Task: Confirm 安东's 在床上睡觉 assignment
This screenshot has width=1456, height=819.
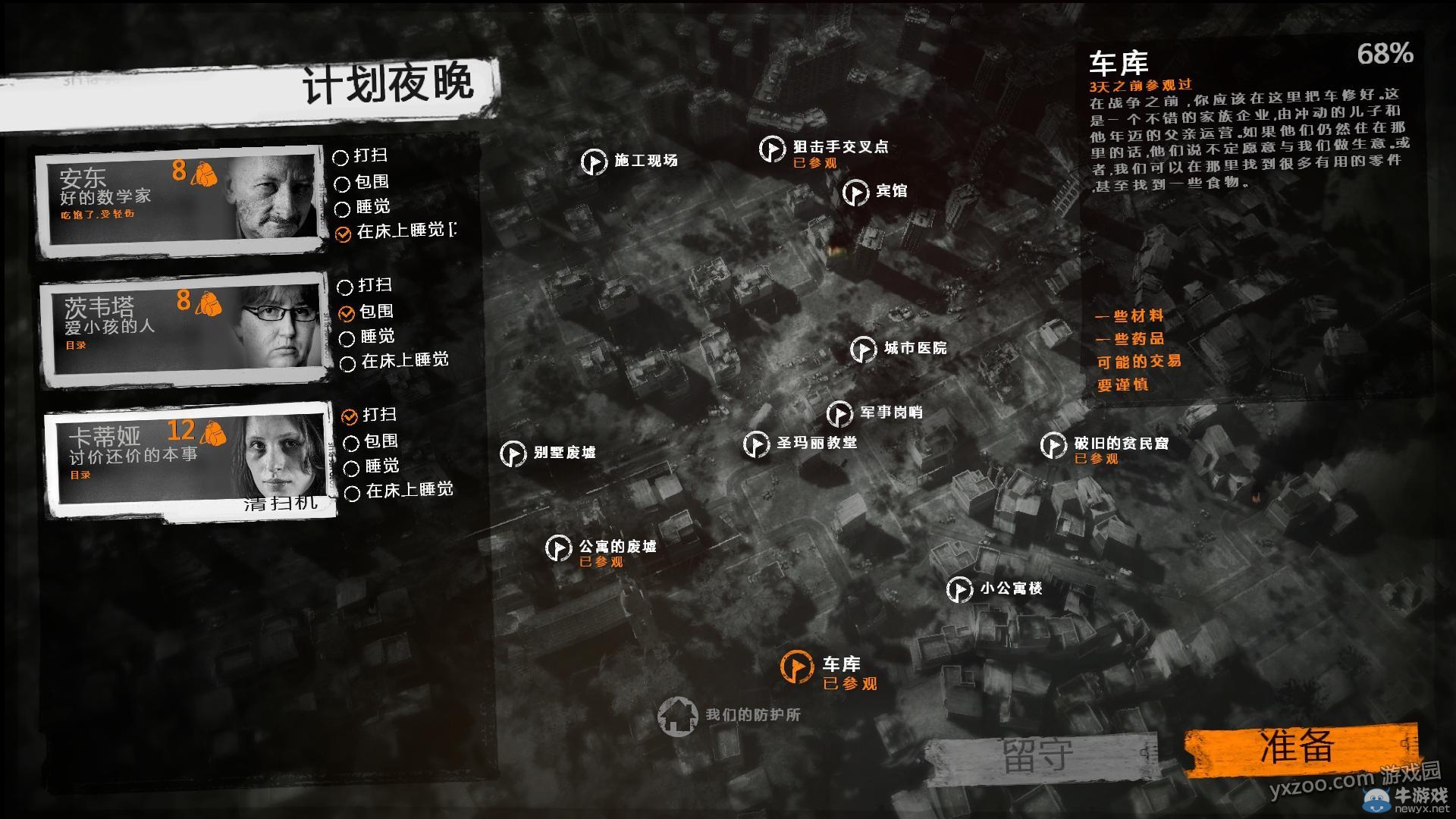Action: (341, 233)
